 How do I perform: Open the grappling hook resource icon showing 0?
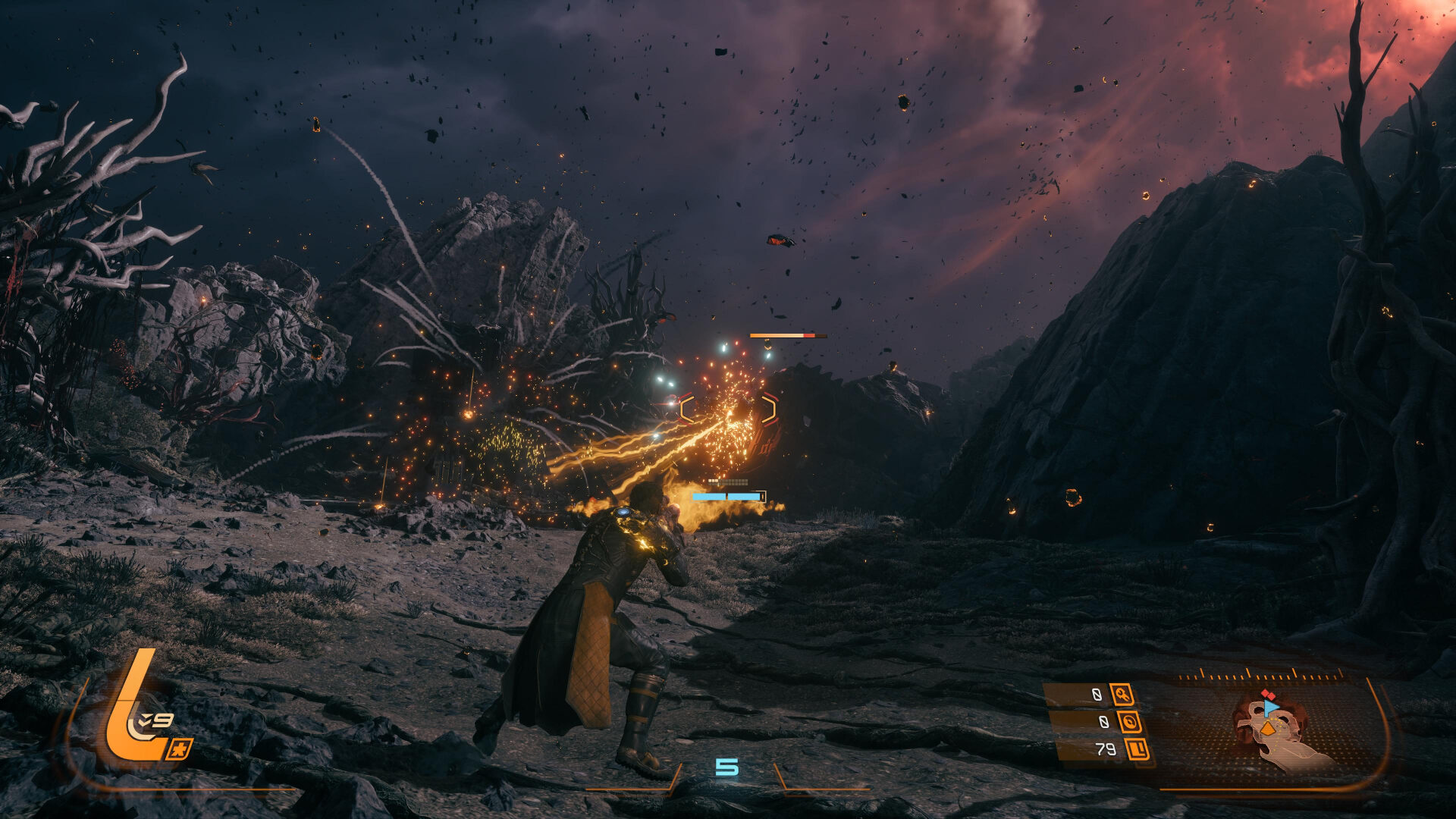click(x=1123, y=695)
